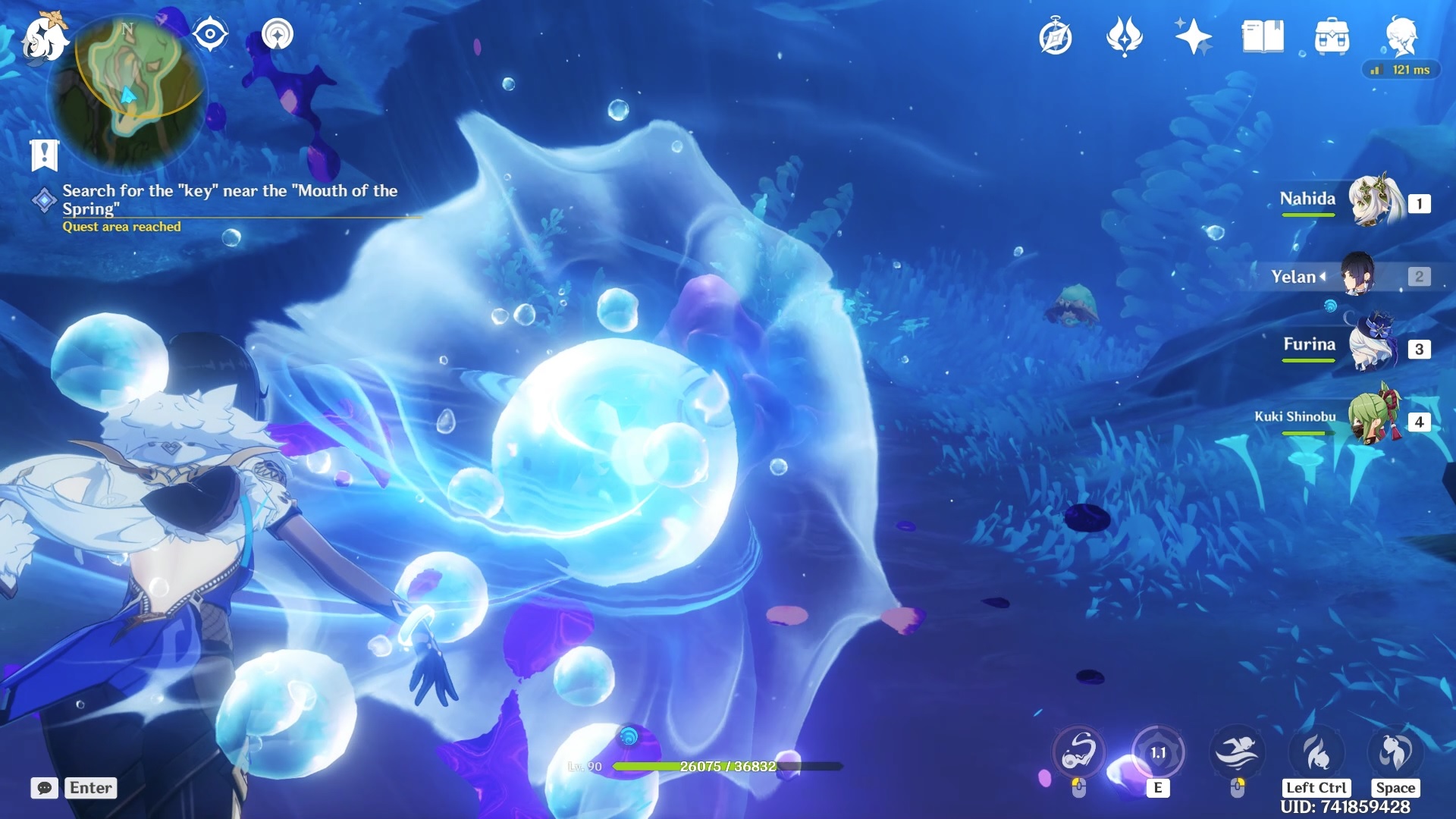
Task: Select the tracked "Mouth of the Spring" quest
Action: tap(229, 199)
